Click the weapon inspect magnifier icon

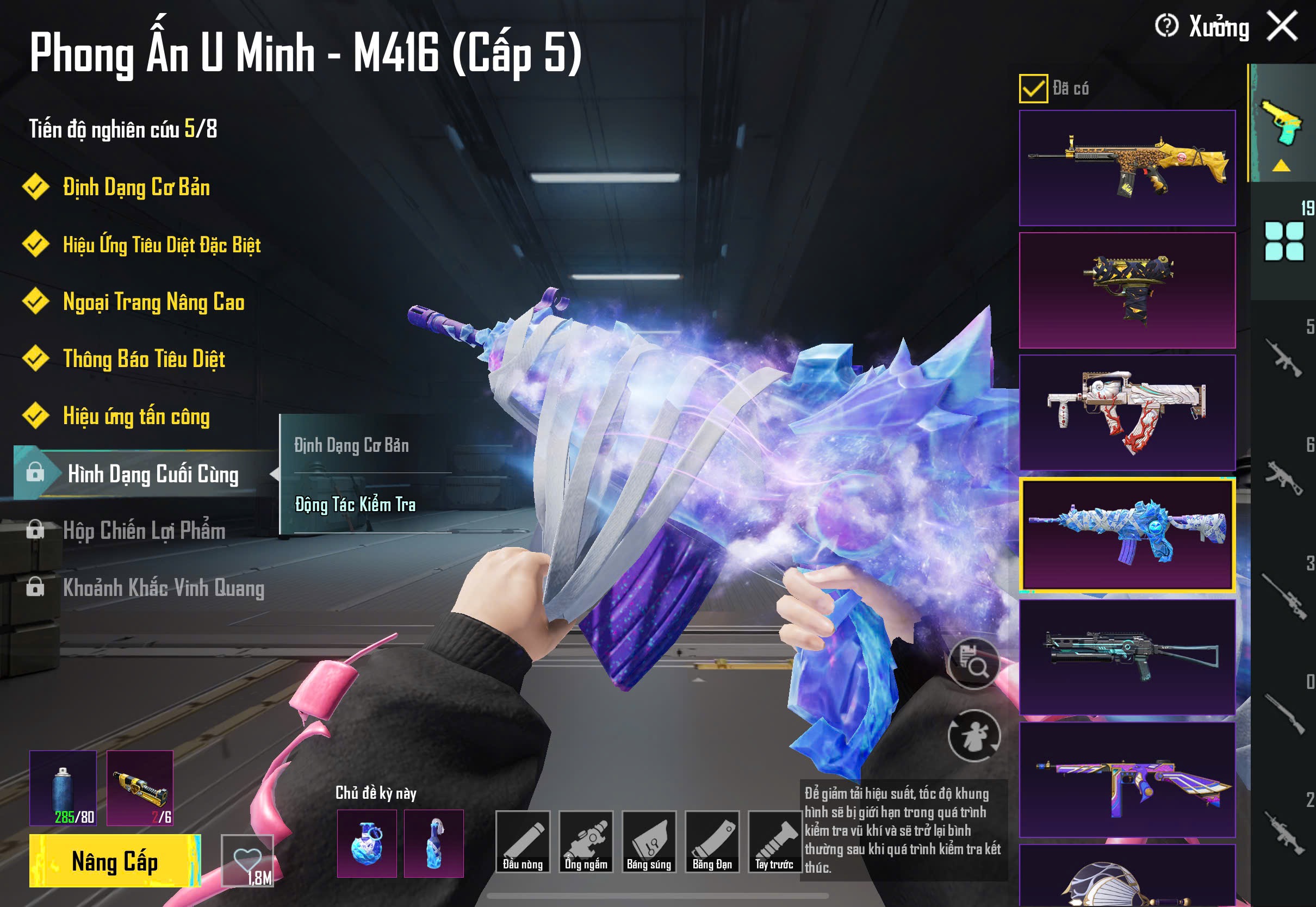coord(974,663)
